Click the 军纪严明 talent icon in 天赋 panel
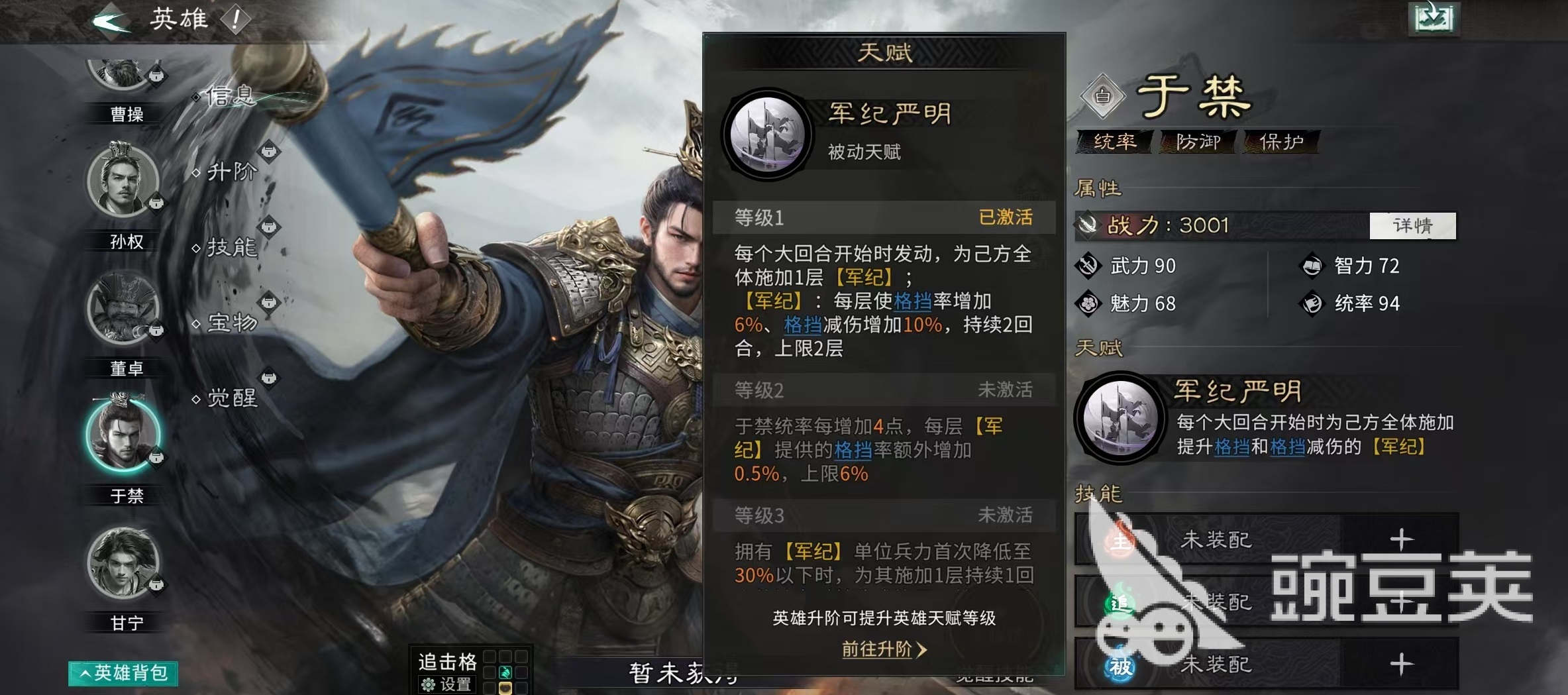Image resolution: width=1568 pixels, height=695 pixels. 770,133
